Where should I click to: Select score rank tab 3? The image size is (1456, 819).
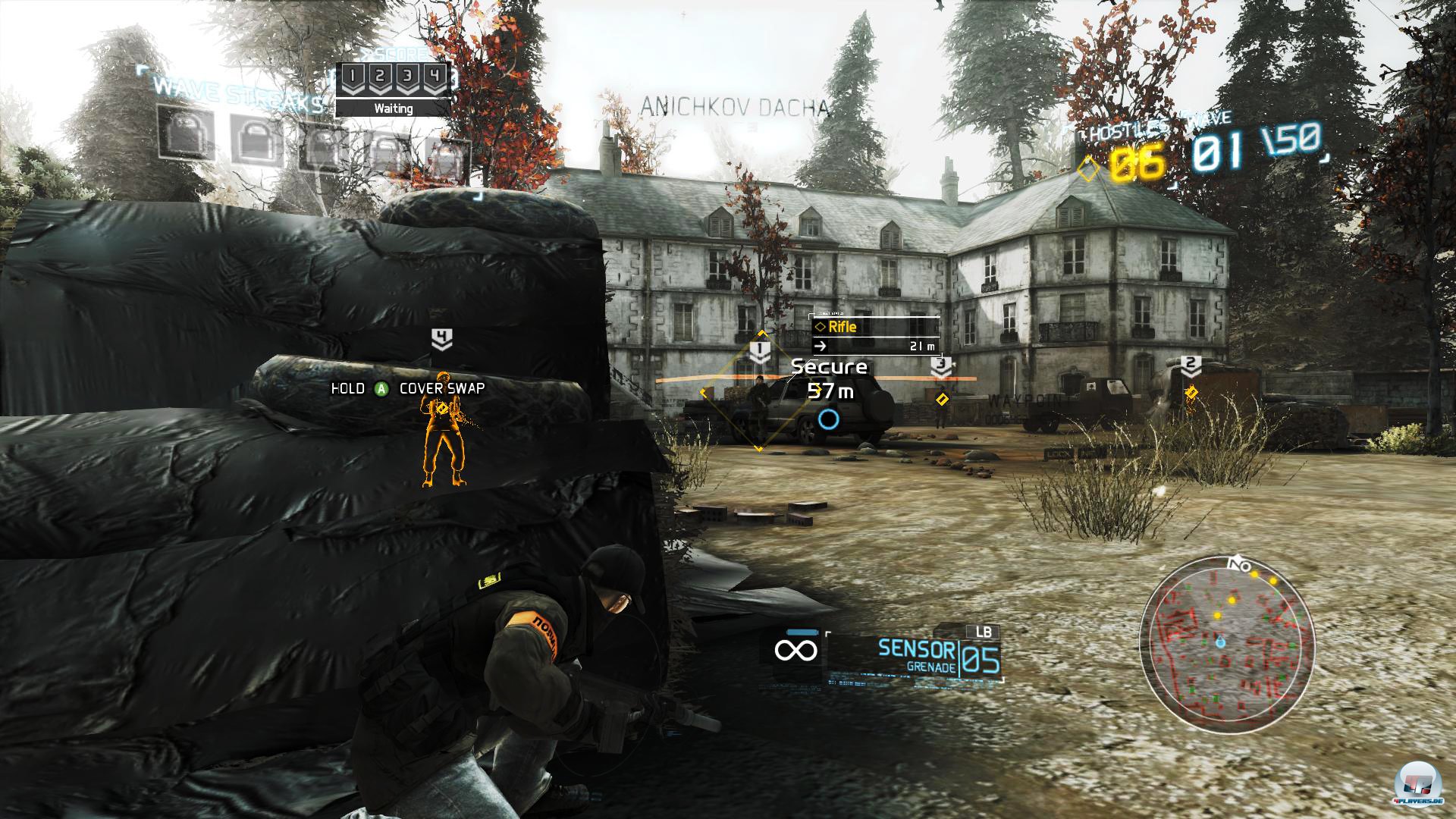pyautogui.click(x=408, y=76)
